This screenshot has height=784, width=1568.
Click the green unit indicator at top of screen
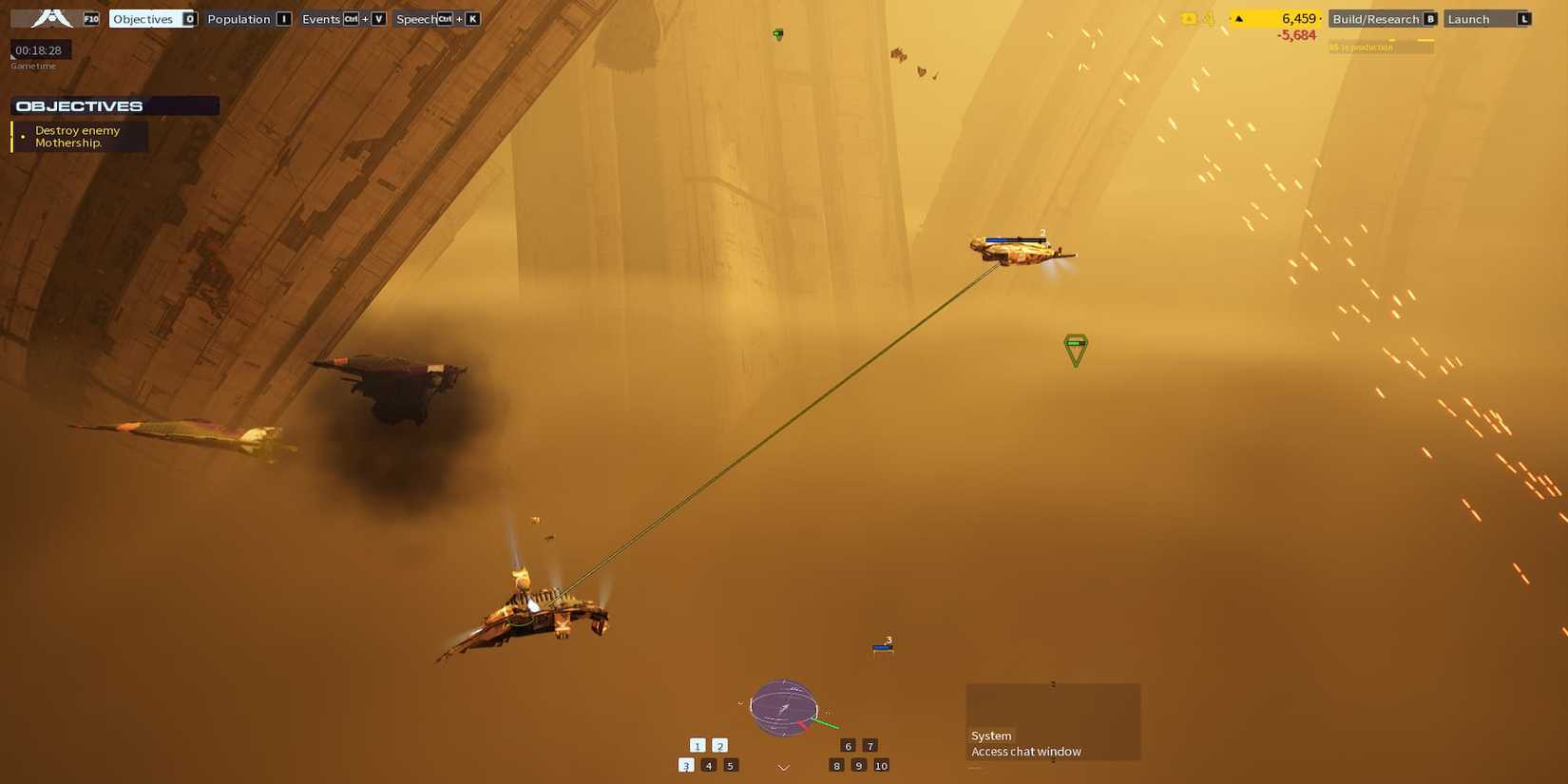click(777, 34)
